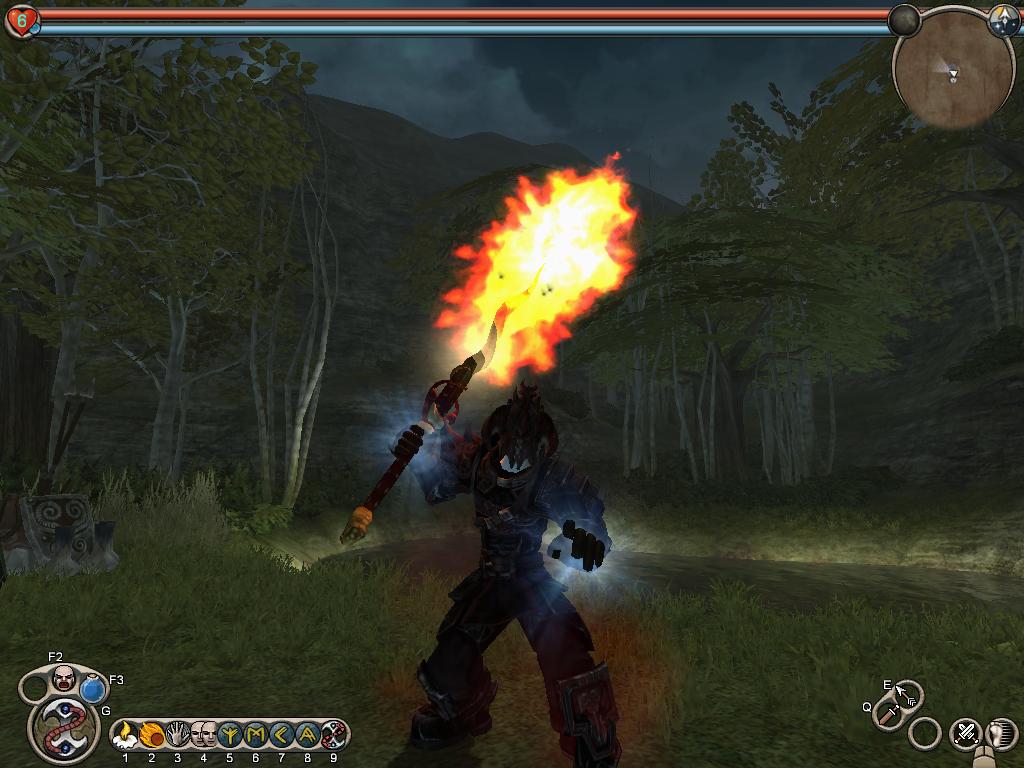Activate the flame spell in slot 1

tap(126, 737)
